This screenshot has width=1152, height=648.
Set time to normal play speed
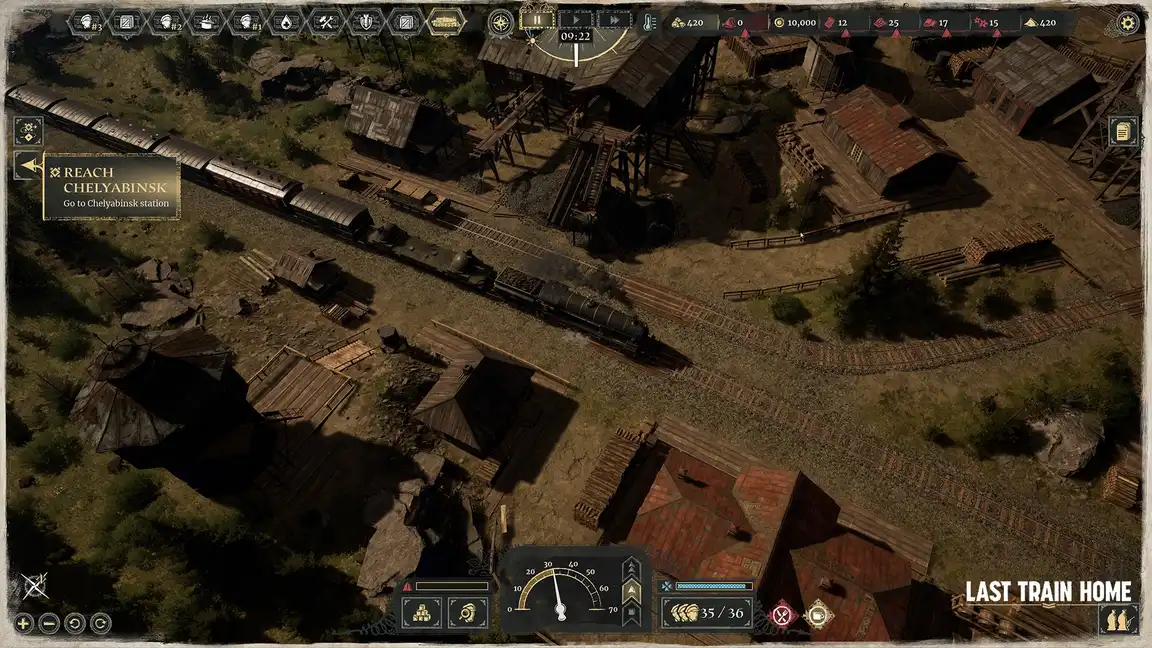[575, 19]
